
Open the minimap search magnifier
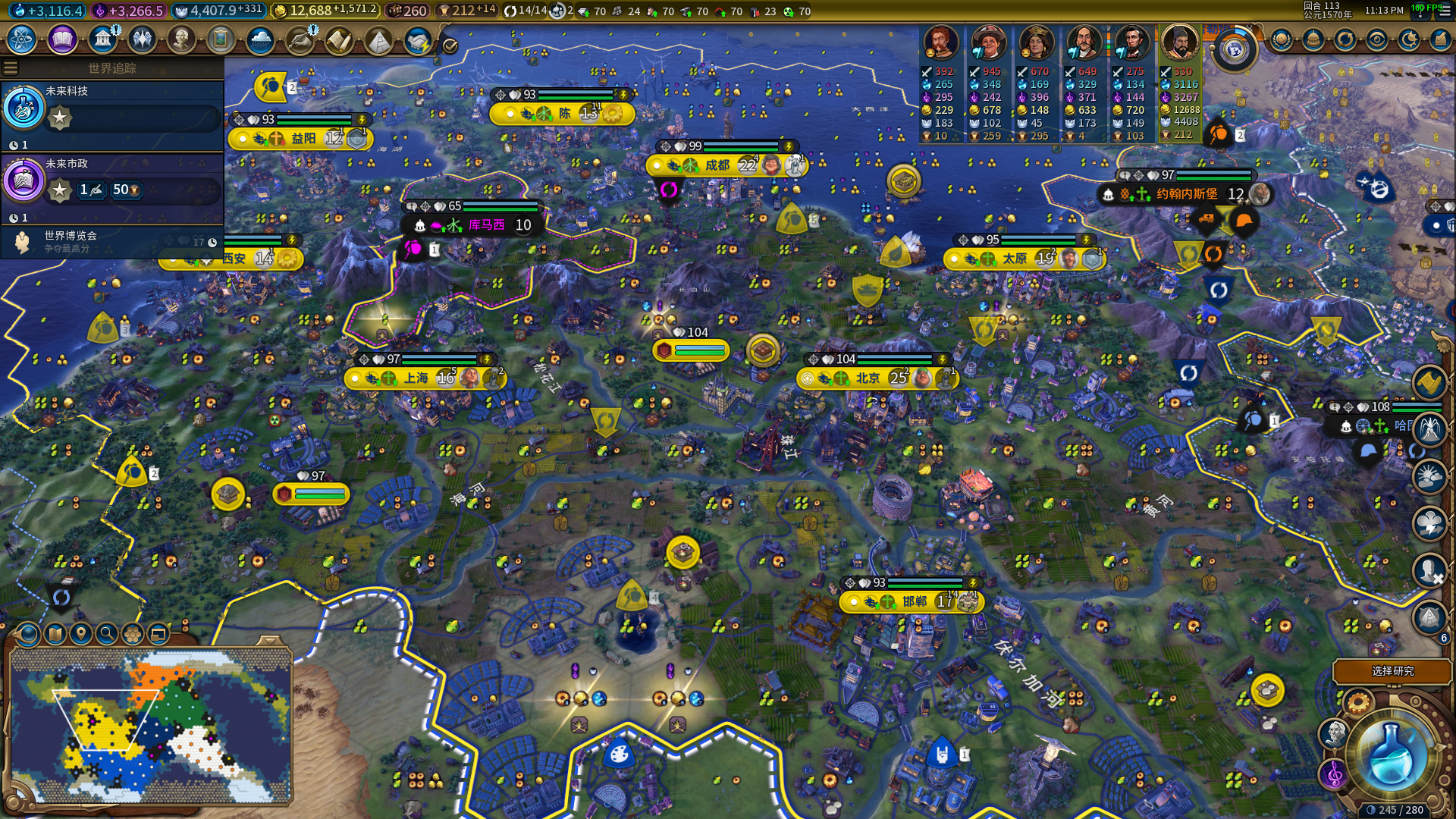[x=107, y=633]
